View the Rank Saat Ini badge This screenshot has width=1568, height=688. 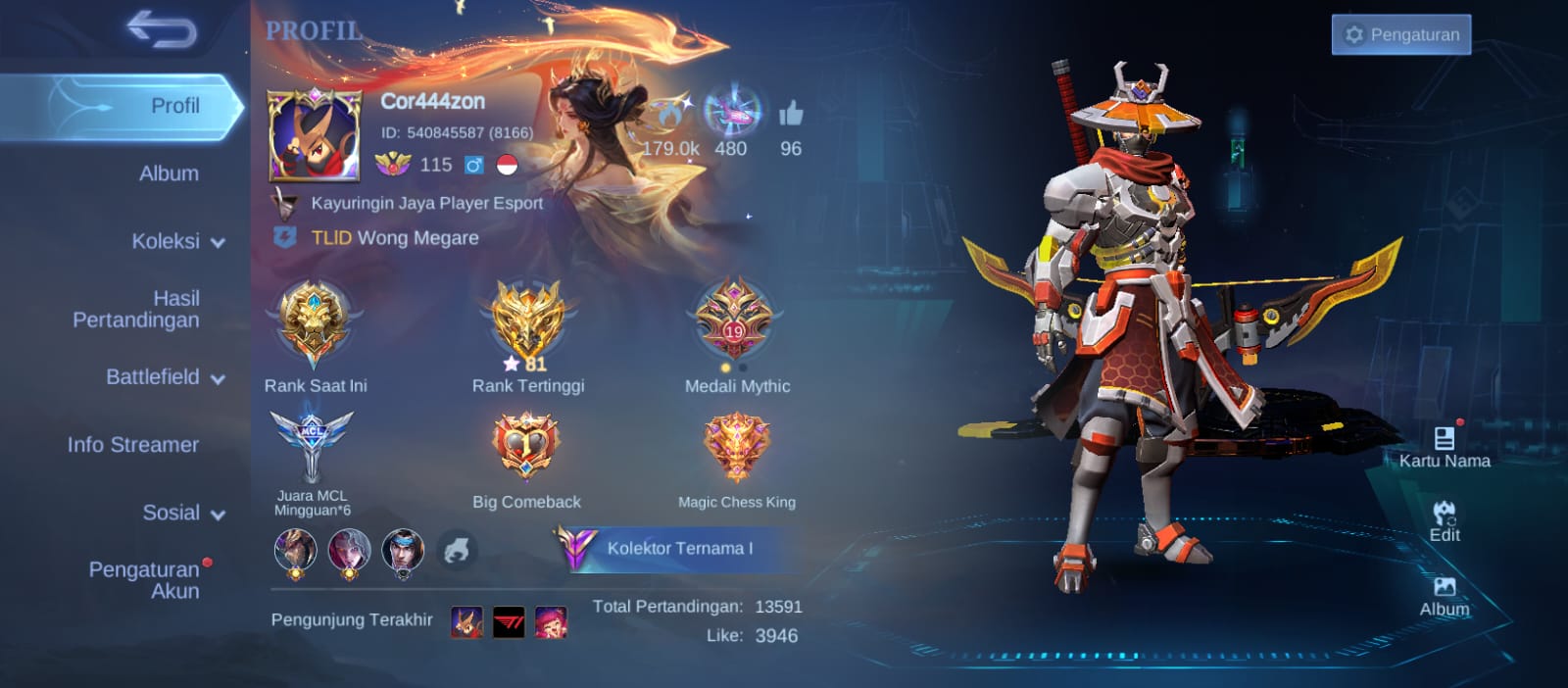314,324
